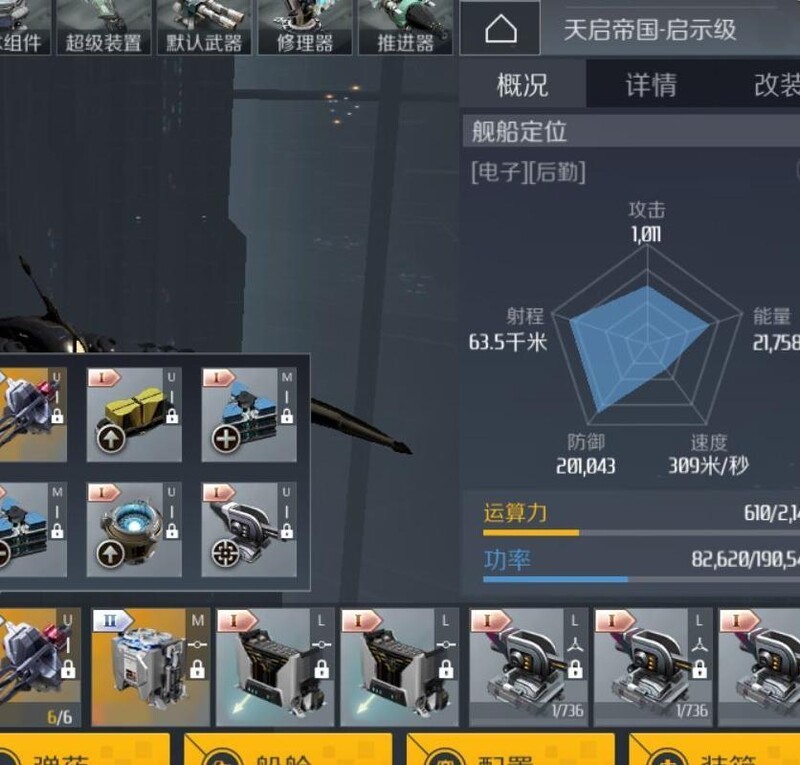Open the 配置 menu
800x765 pixels.
510,750
